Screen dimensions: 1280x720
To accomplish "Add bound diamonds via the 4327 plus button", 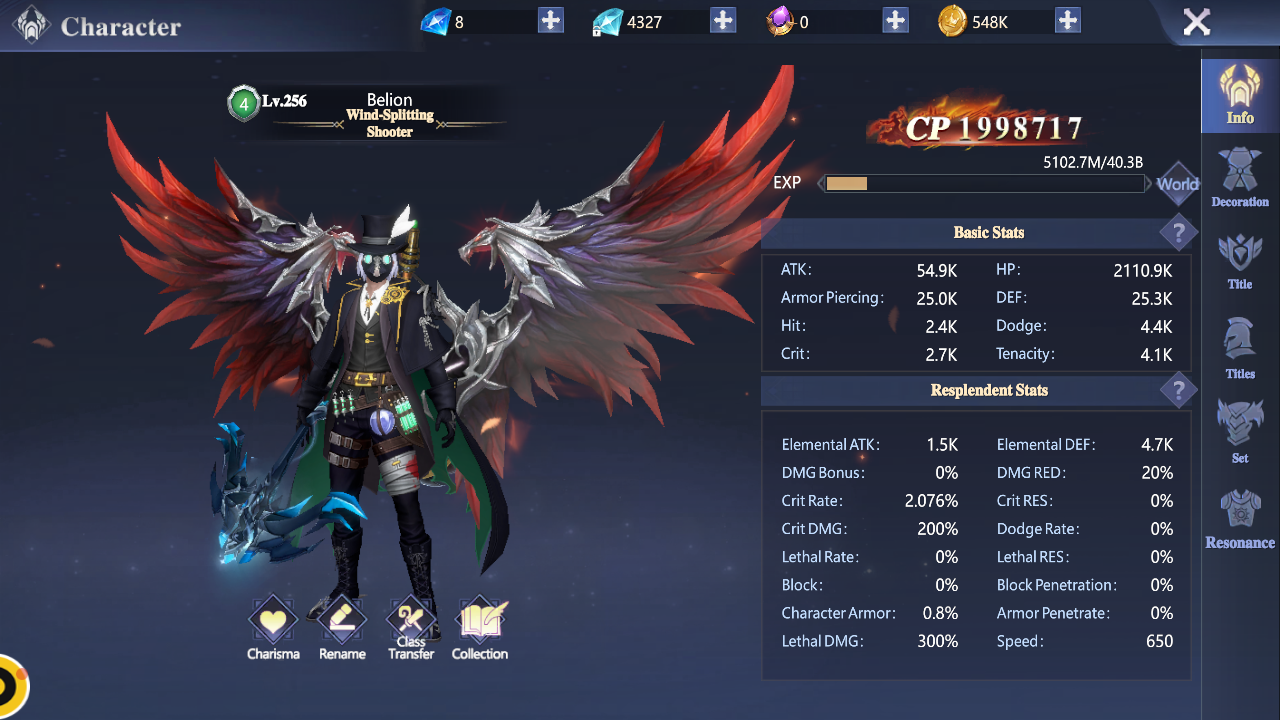I will point(723,20).
